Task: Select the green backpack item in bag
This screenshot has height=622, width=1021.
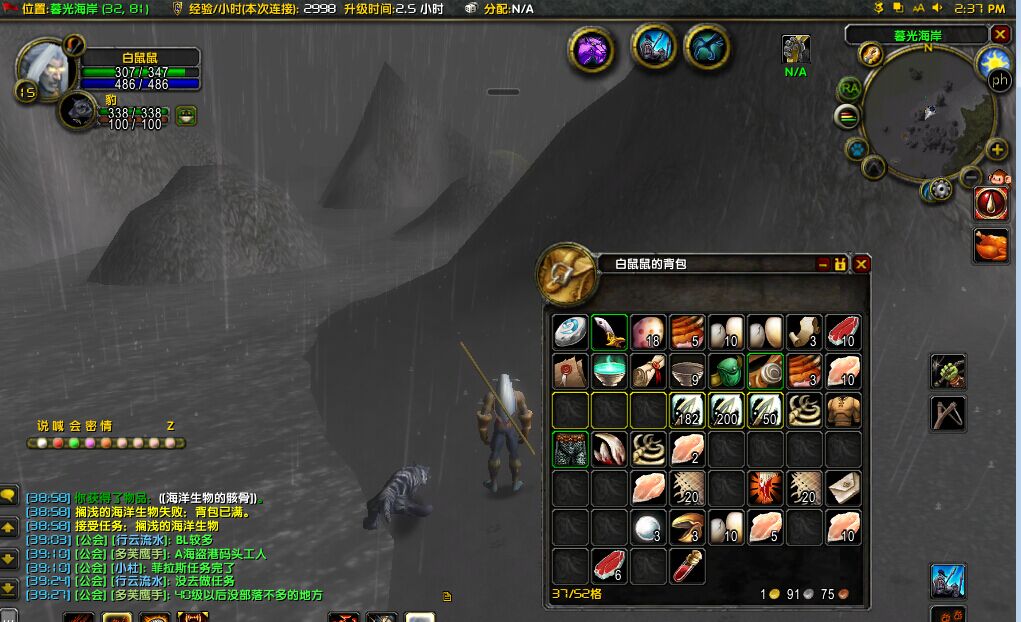Action: pyautogui.click(x=725, y=371)
